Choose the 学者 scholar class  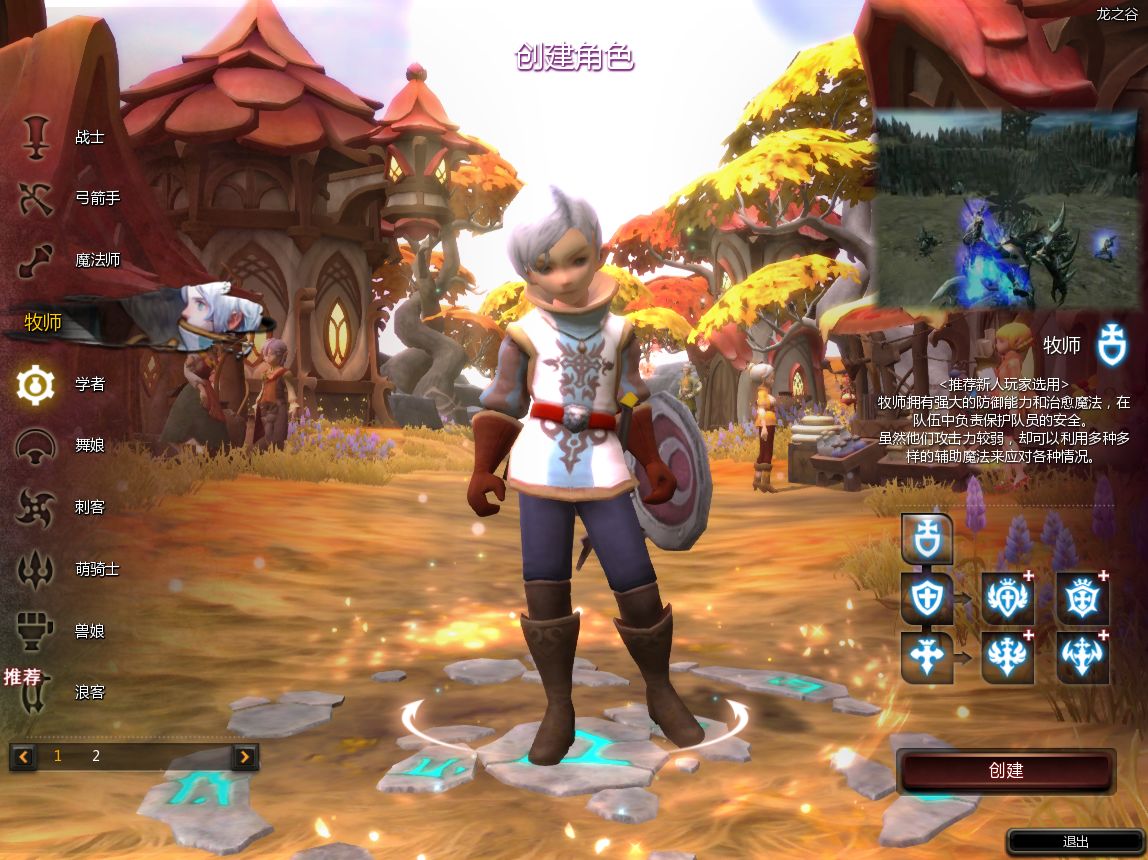click(60, 384)
